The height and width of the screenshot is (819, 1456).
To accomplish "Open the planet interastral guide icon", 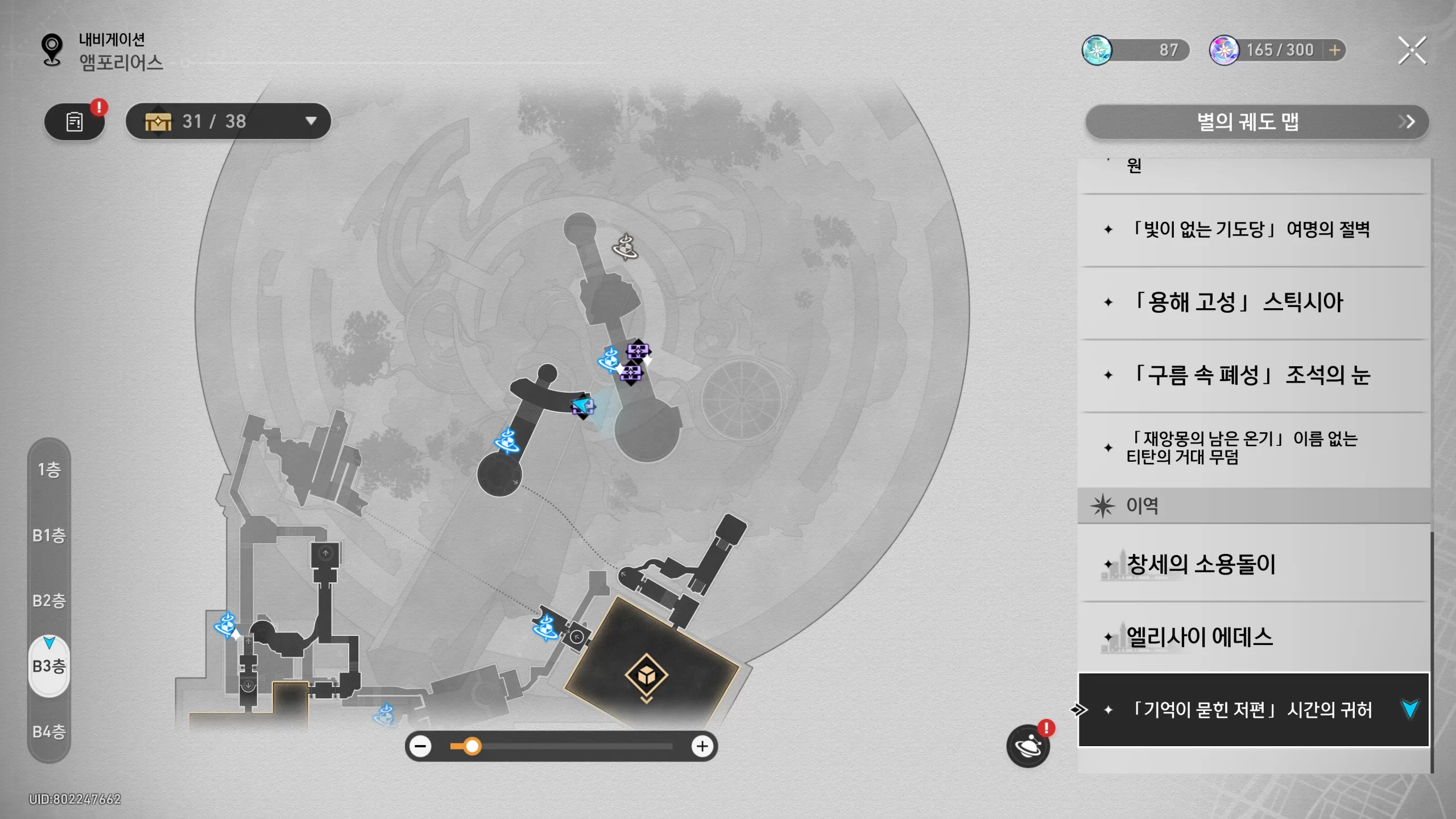I will click(x=1028, y=746).
